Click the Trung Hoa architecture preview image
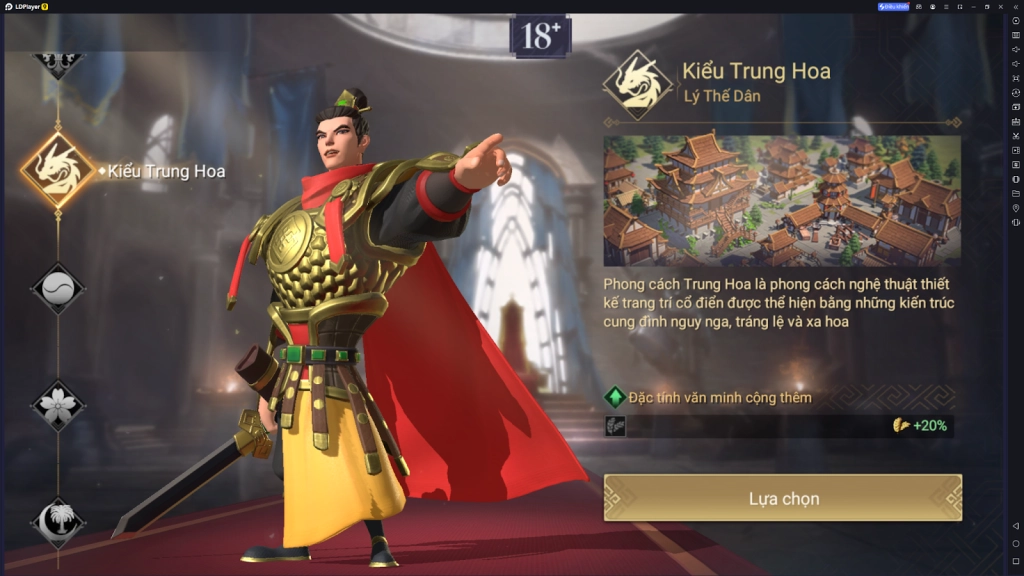1024x576 pixels. tap(781, 200)
